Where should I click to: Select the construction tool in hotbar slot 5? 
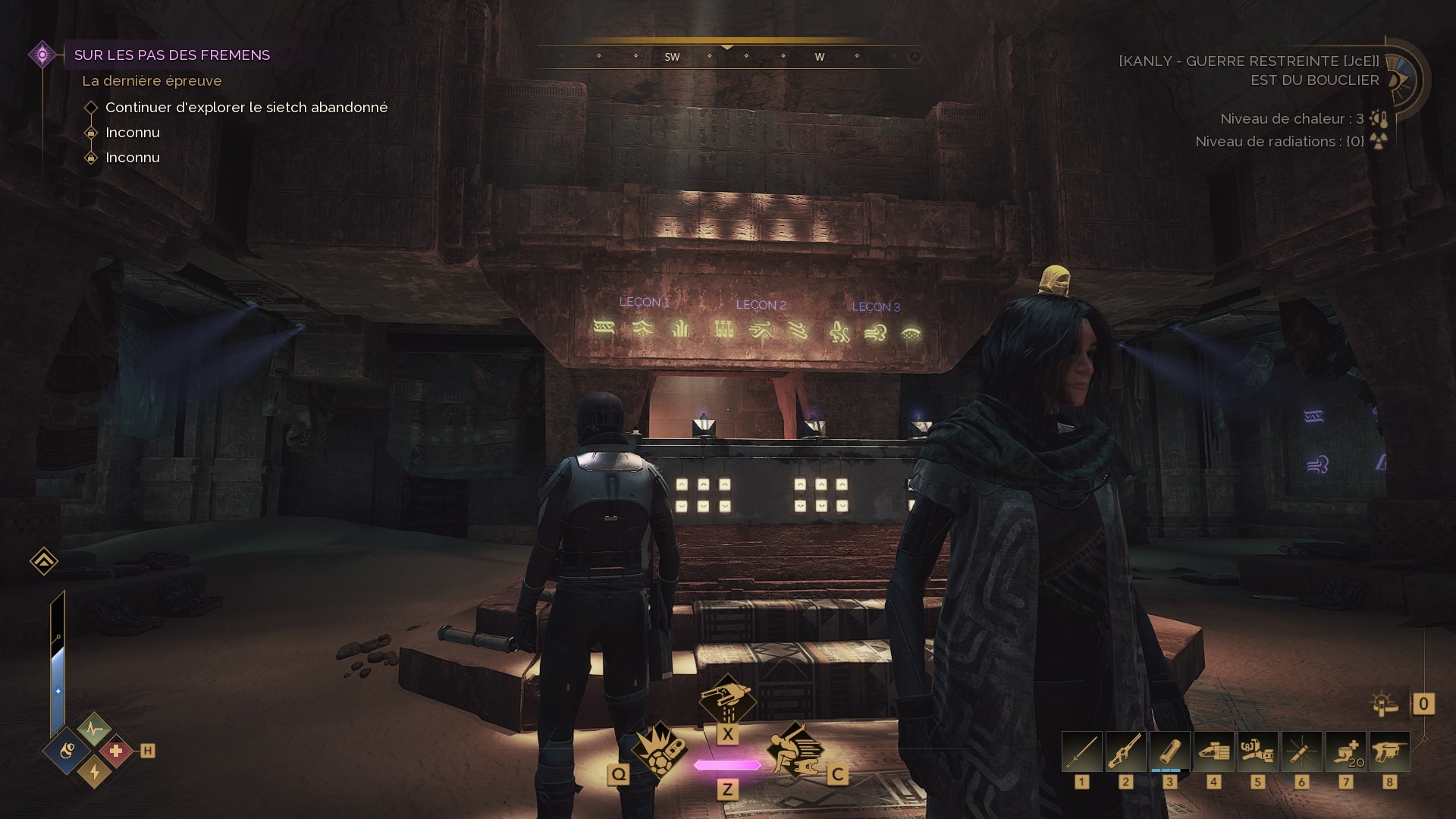coord(1258,752)
